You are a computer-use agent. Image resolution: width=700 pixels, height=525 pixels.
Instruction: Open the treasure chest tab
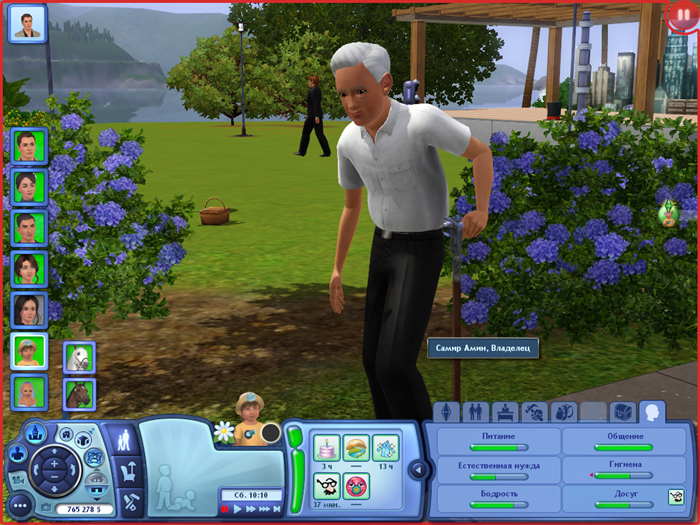click(x=623, y=412)
